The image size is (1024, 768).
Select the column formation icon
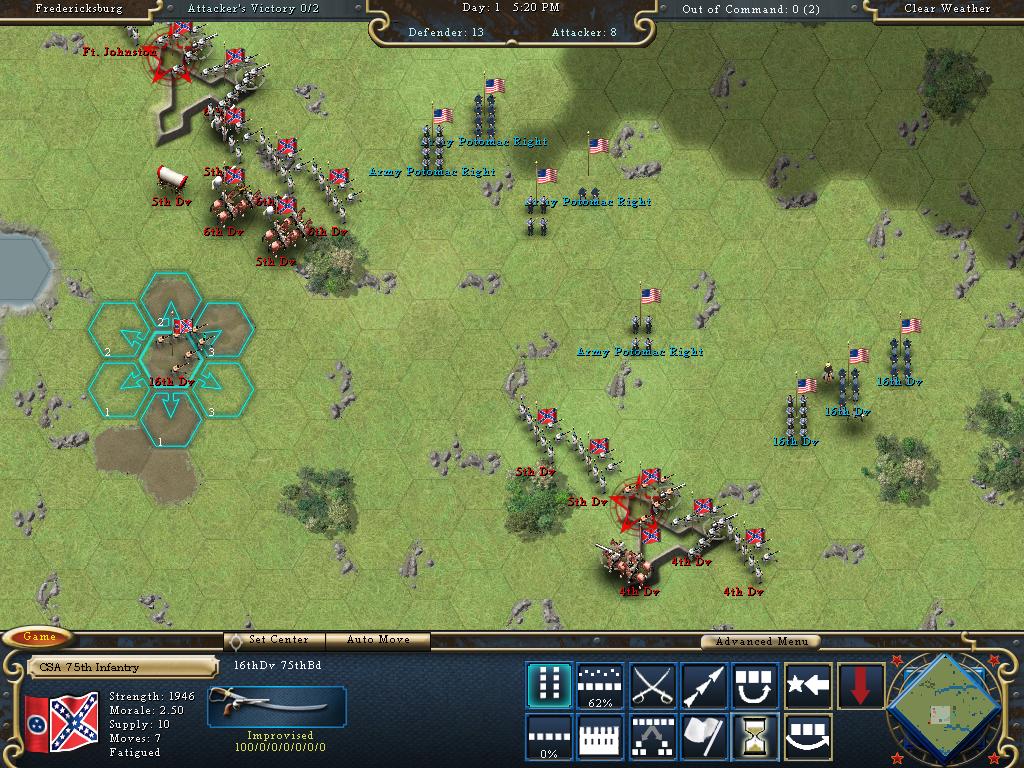549,686
